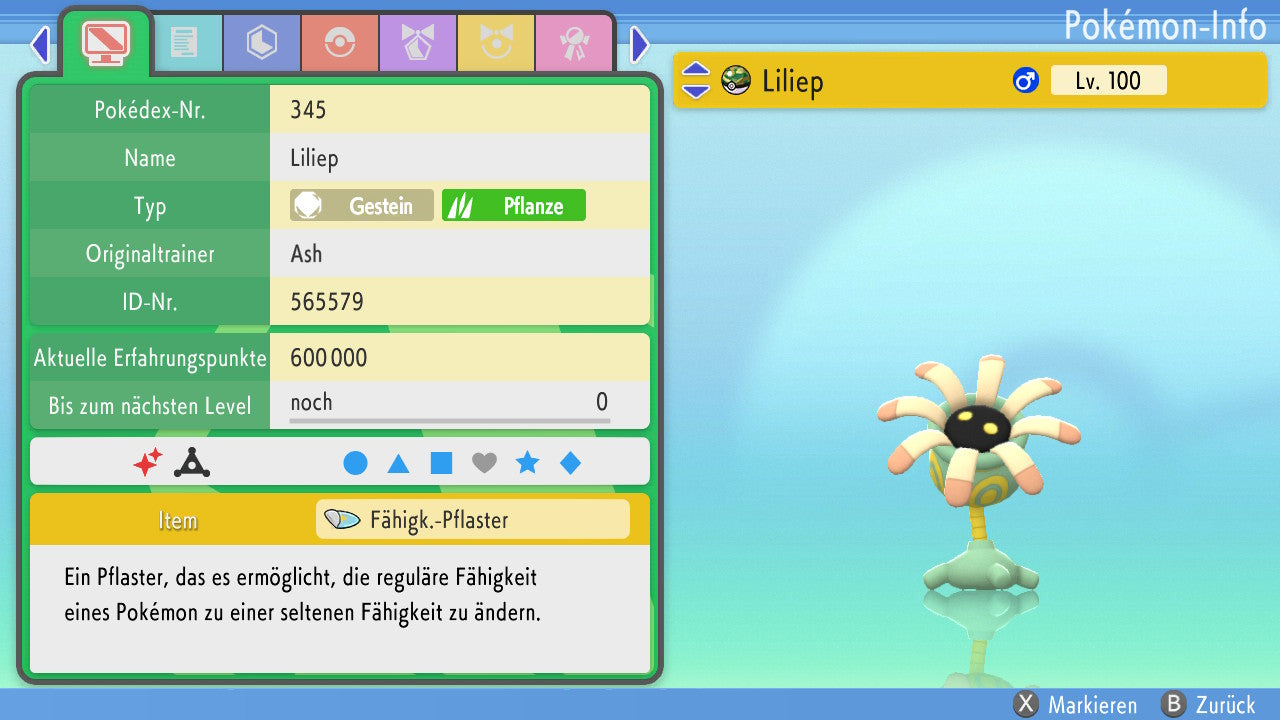
Task: Switch to the yellow ribbon tab
Action: pos(495,42)
